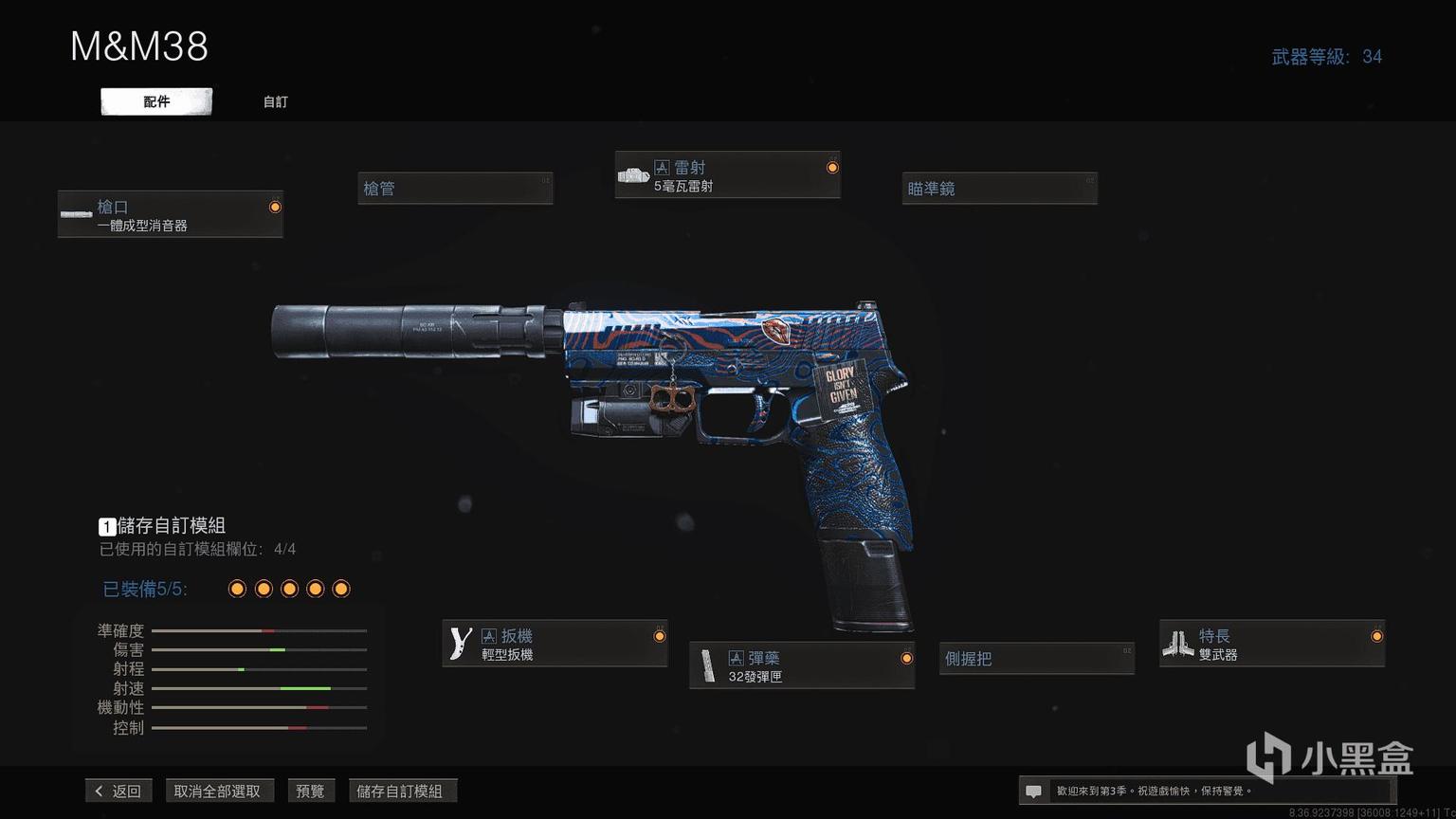Screen dimensions: 1456x819
Task: Open the 彈藥 32-round magazine slot
Action: tap(802, 665)
